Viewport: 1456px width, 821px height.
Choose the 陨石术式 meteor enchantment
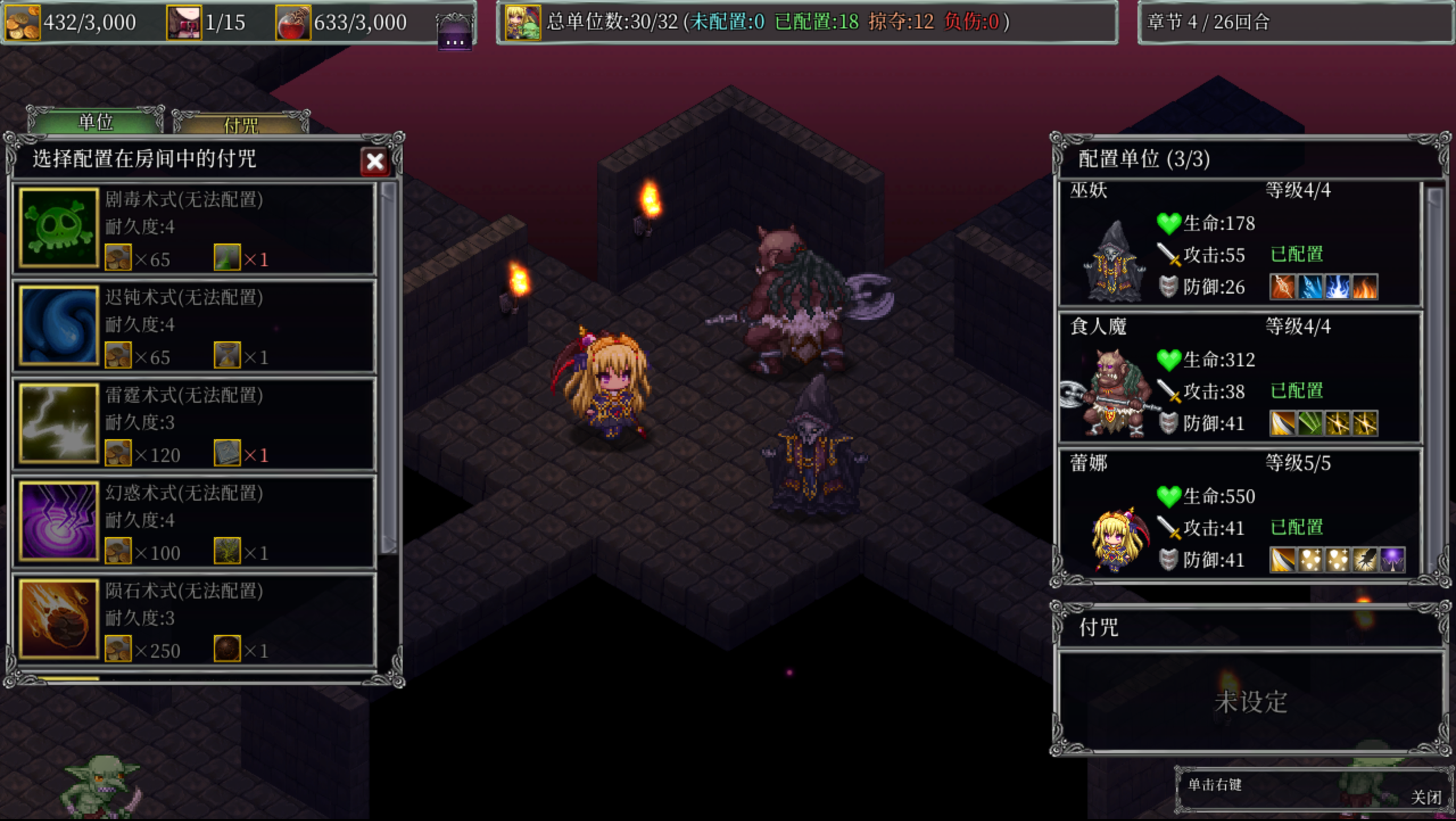194,620
